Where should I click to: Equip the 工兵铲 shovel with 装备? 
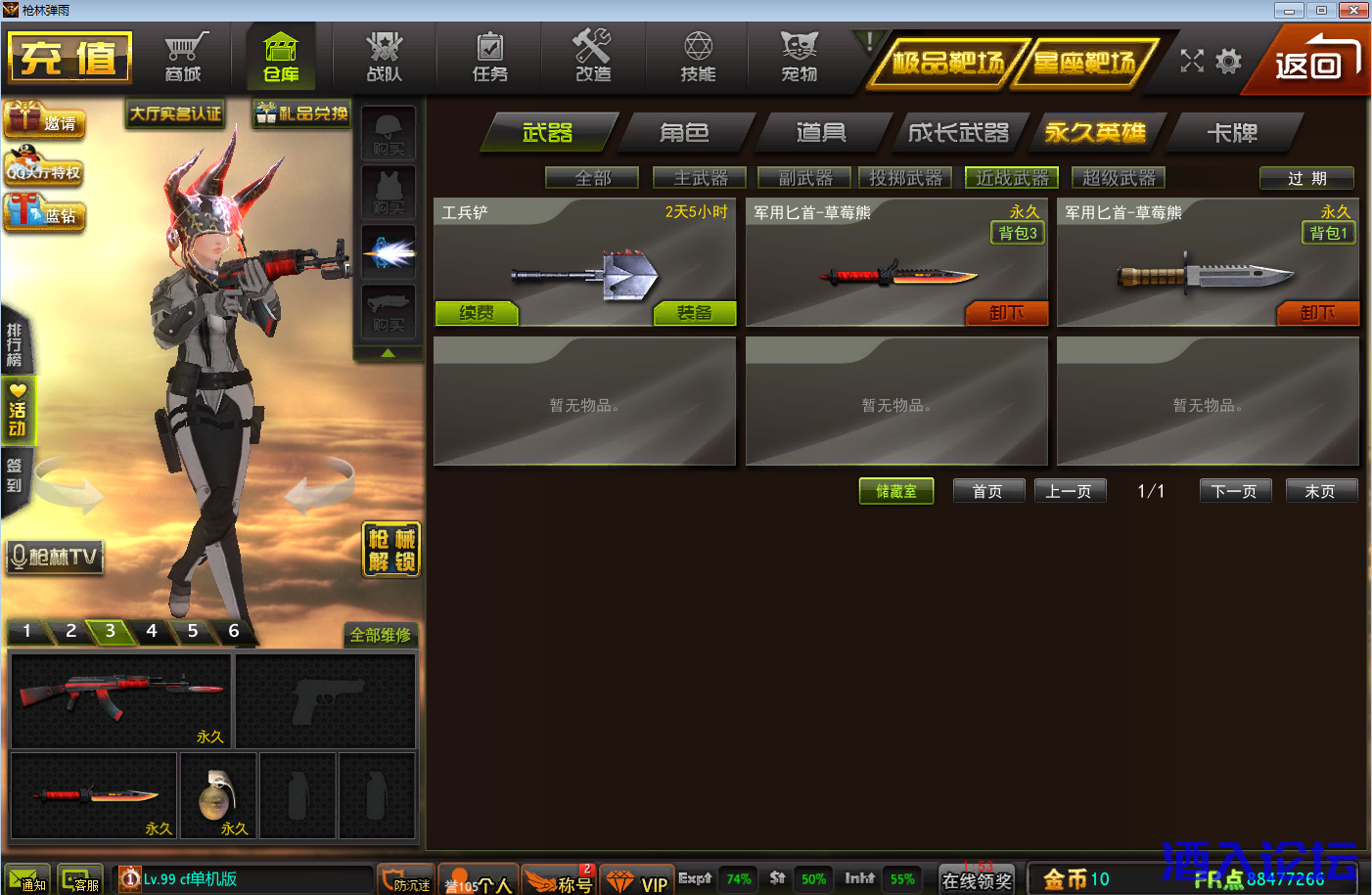click(694, 313)
